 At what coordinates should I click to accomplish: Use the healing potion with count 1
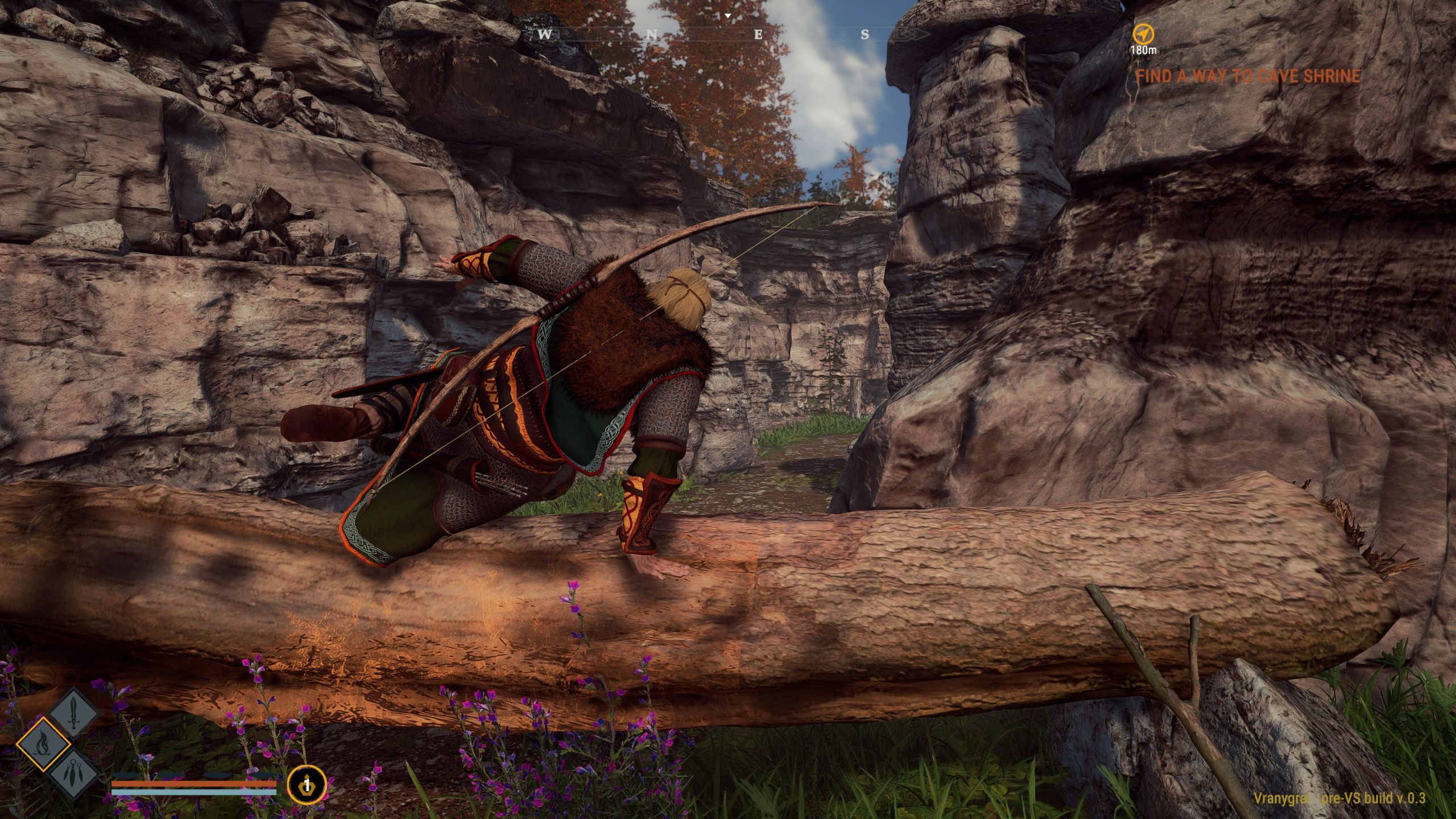coord(307,785)
